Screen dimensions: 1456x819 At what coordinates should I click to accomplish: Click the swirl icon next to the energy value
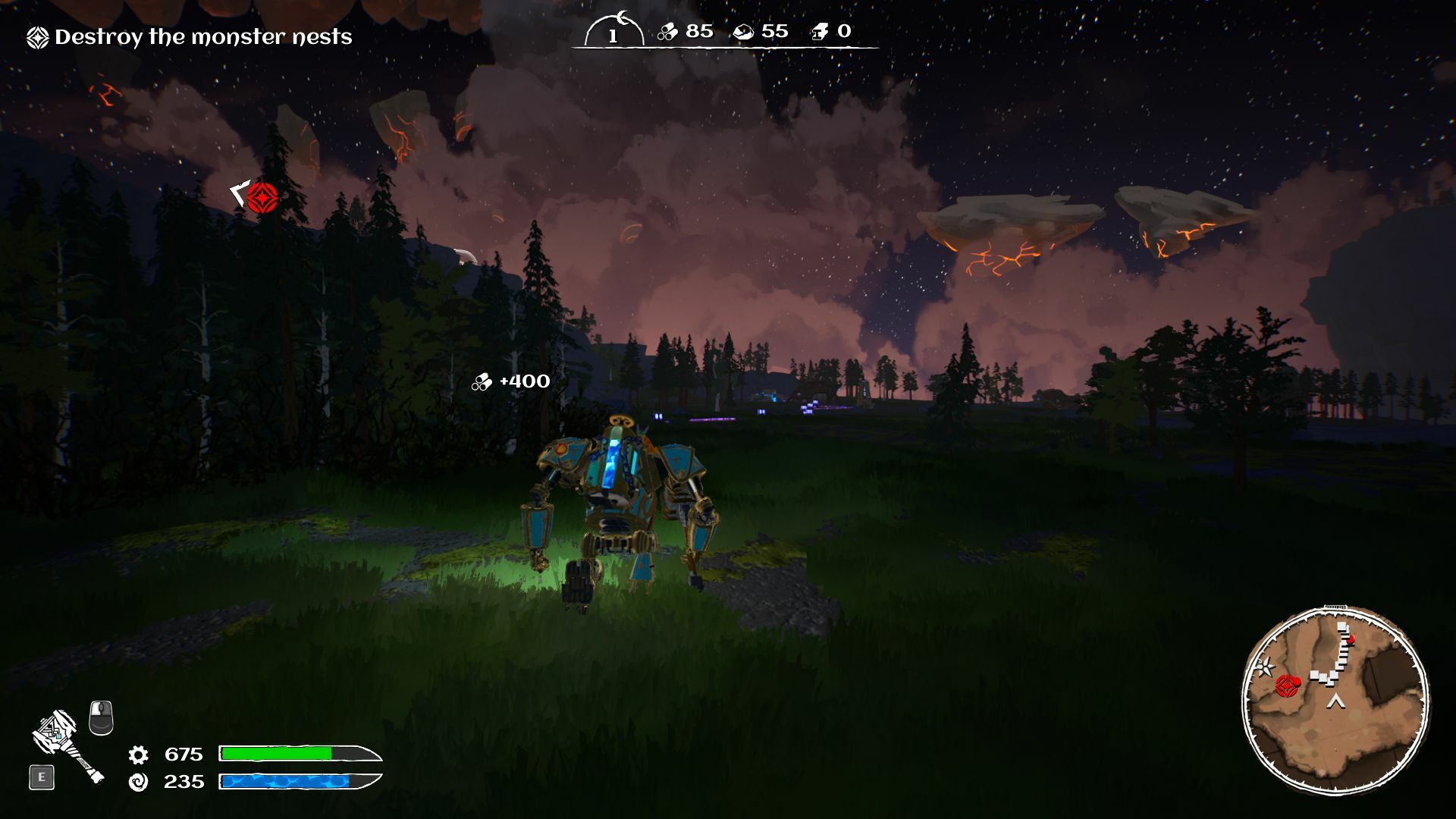[139, 781]
